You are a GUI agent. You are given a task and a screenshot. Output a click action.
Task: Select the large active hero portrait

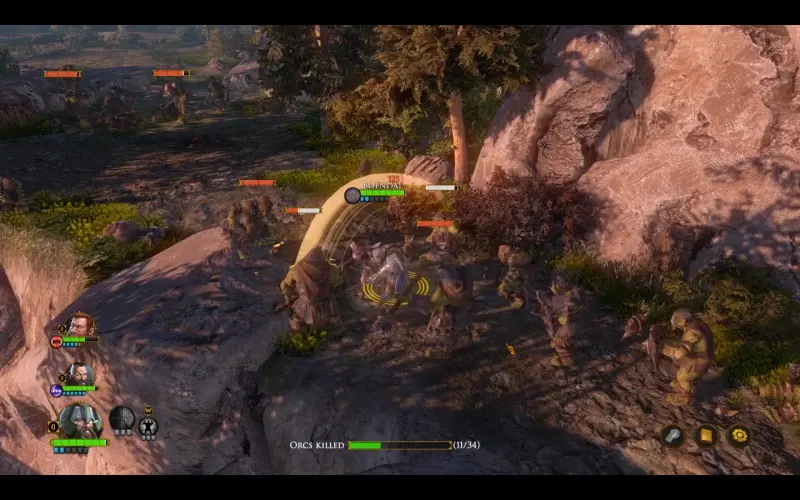pyautogui.click(x=80, y=420)
